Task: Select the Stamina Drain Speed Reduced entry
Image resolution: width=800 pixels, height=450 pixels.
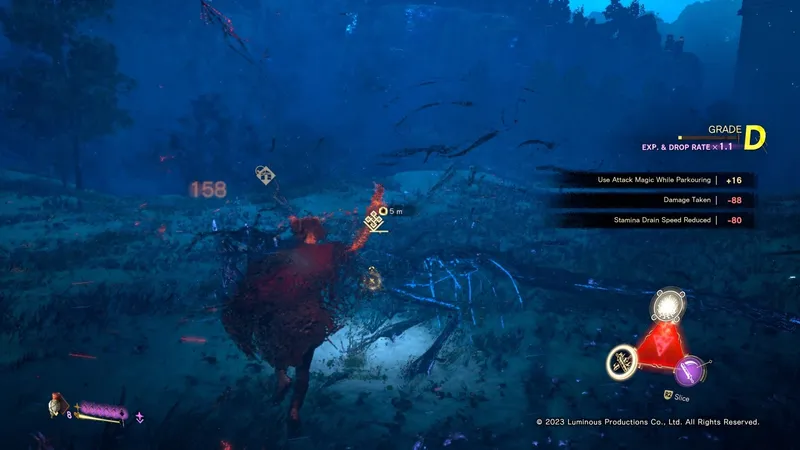Action: (655, 220)
